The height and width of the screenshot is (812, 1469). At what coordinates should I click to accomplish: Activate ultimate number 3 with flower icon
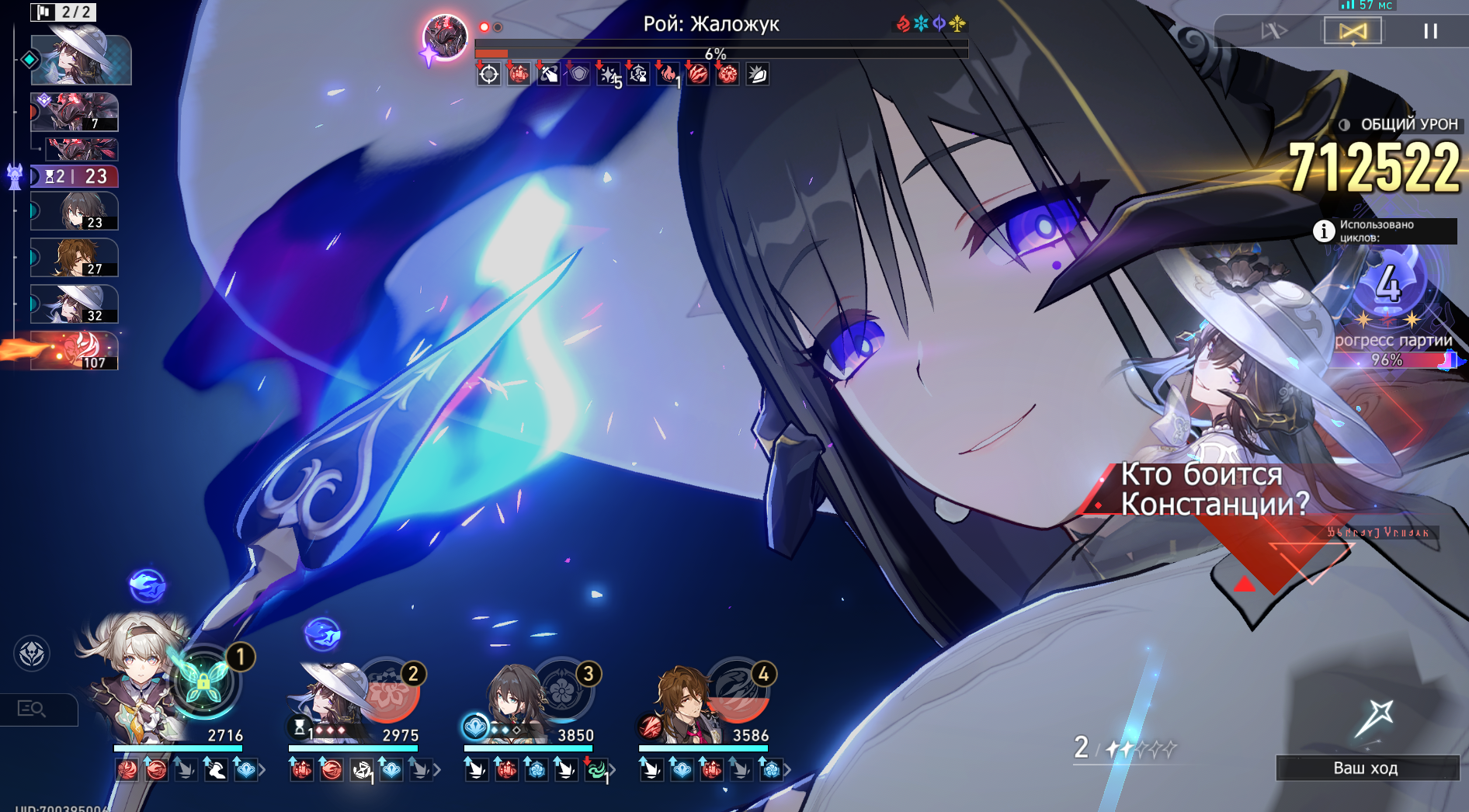point(564,689)
